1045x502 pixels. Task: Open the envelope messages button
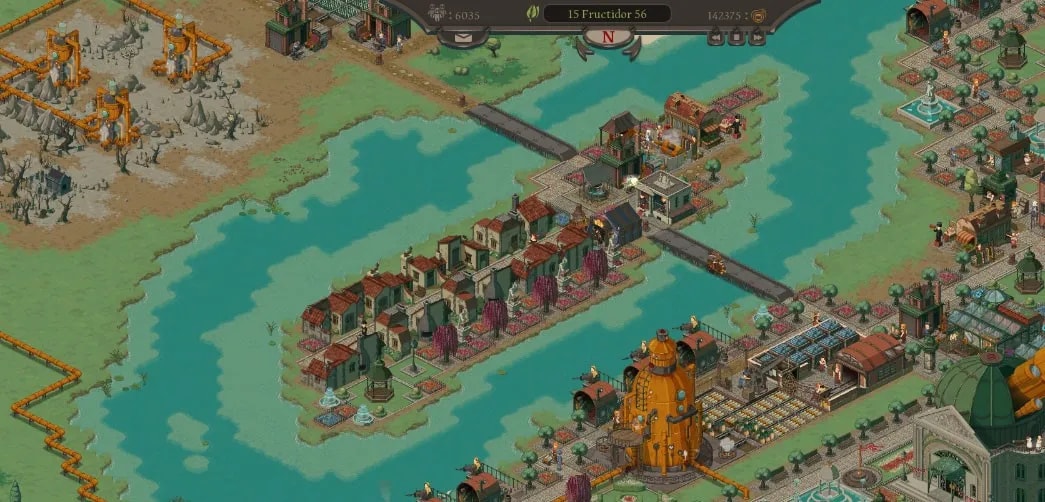pos(463,39)
